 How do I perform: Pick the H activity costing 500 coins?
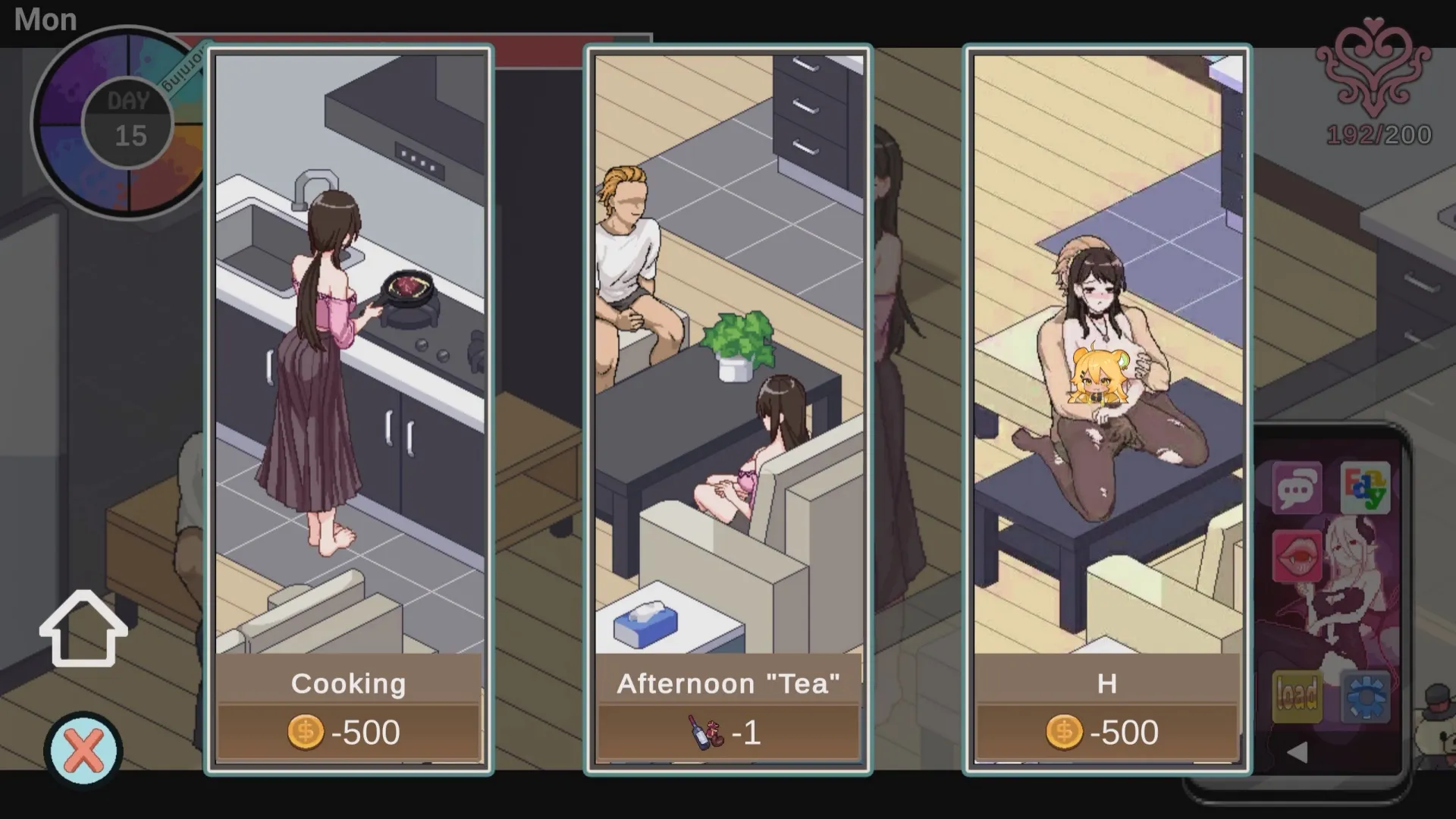point(1107,379)
